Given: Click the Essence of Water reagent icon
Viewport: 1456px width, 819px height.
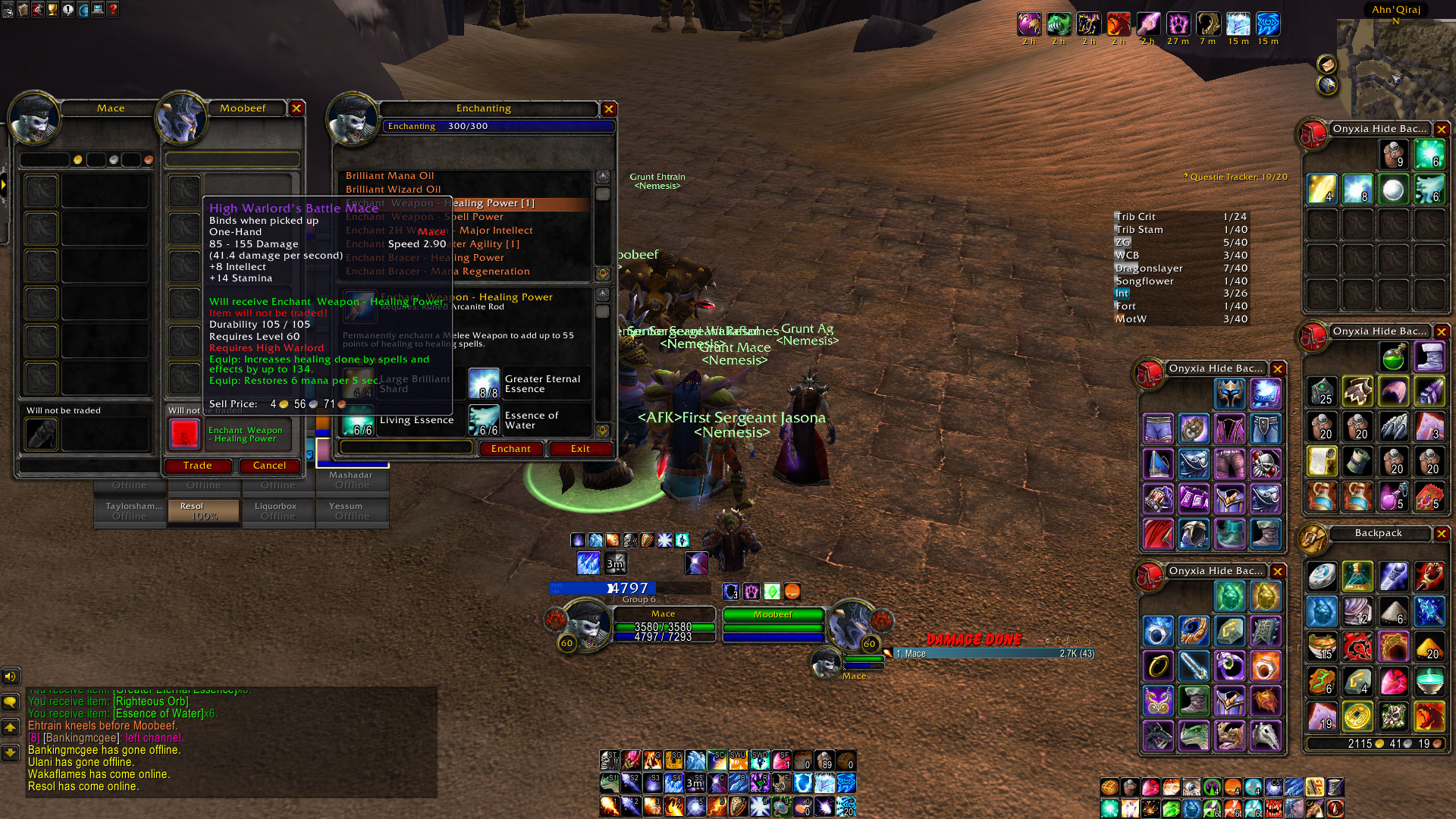Looking at the screenshot, I should point(483,420).
